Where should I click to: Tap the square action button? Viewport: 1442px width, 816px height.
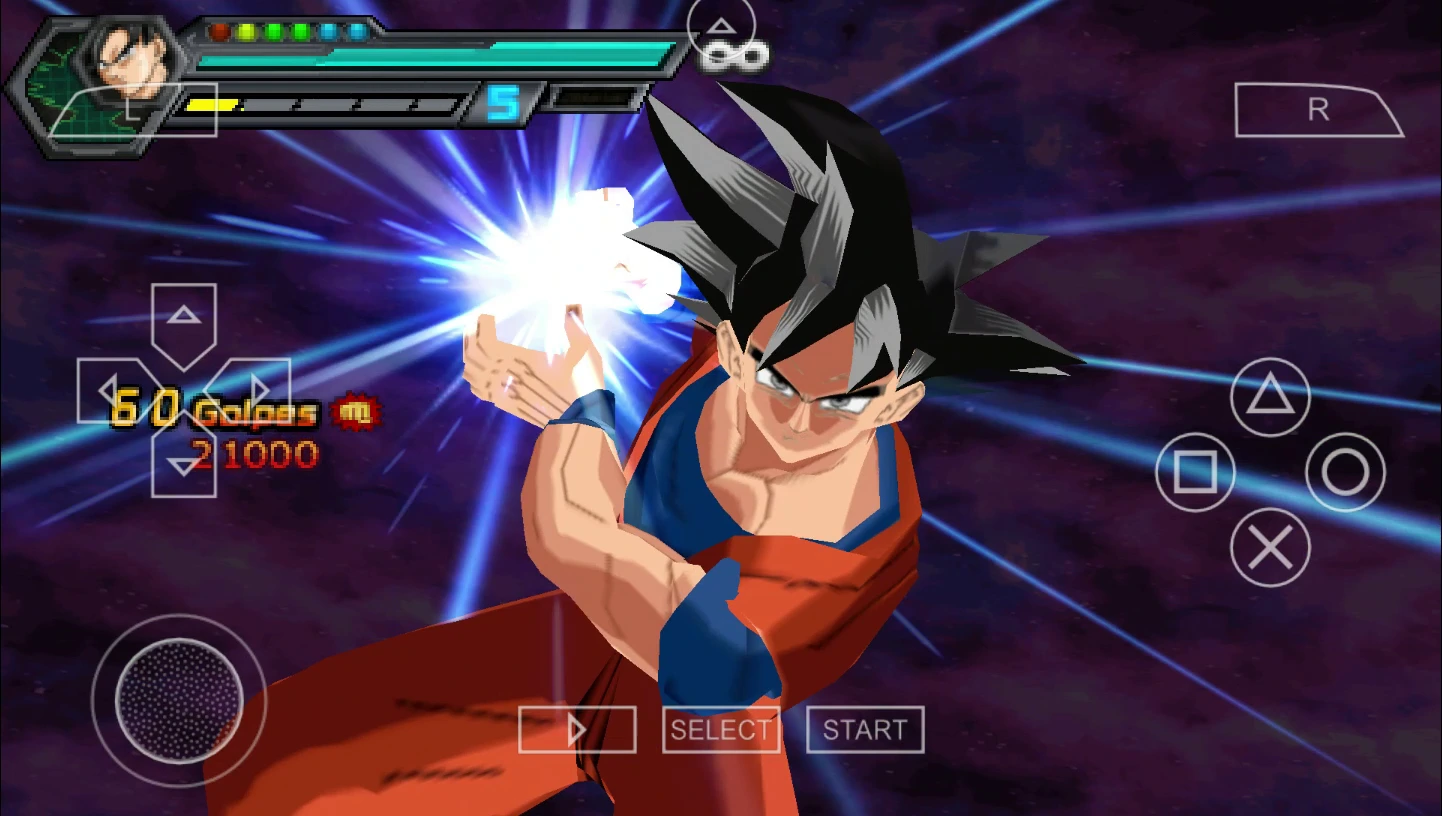click(1195, 472)
